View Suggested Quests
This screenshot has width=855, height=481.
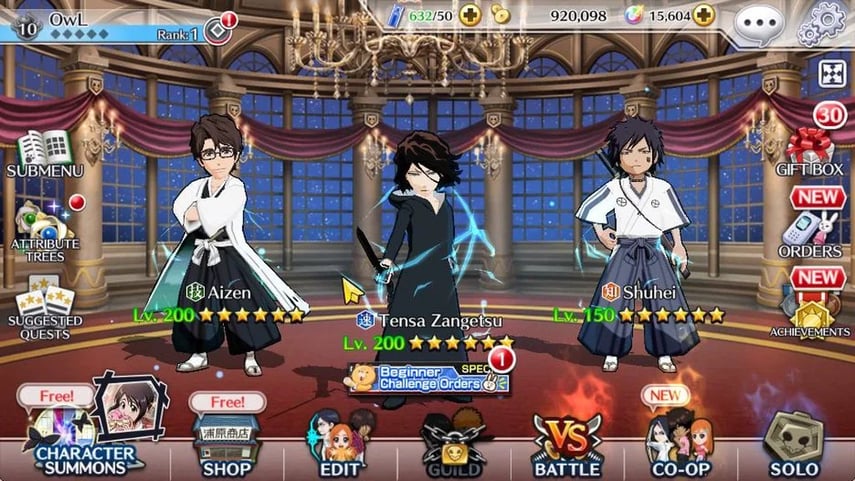coord(44,304)
